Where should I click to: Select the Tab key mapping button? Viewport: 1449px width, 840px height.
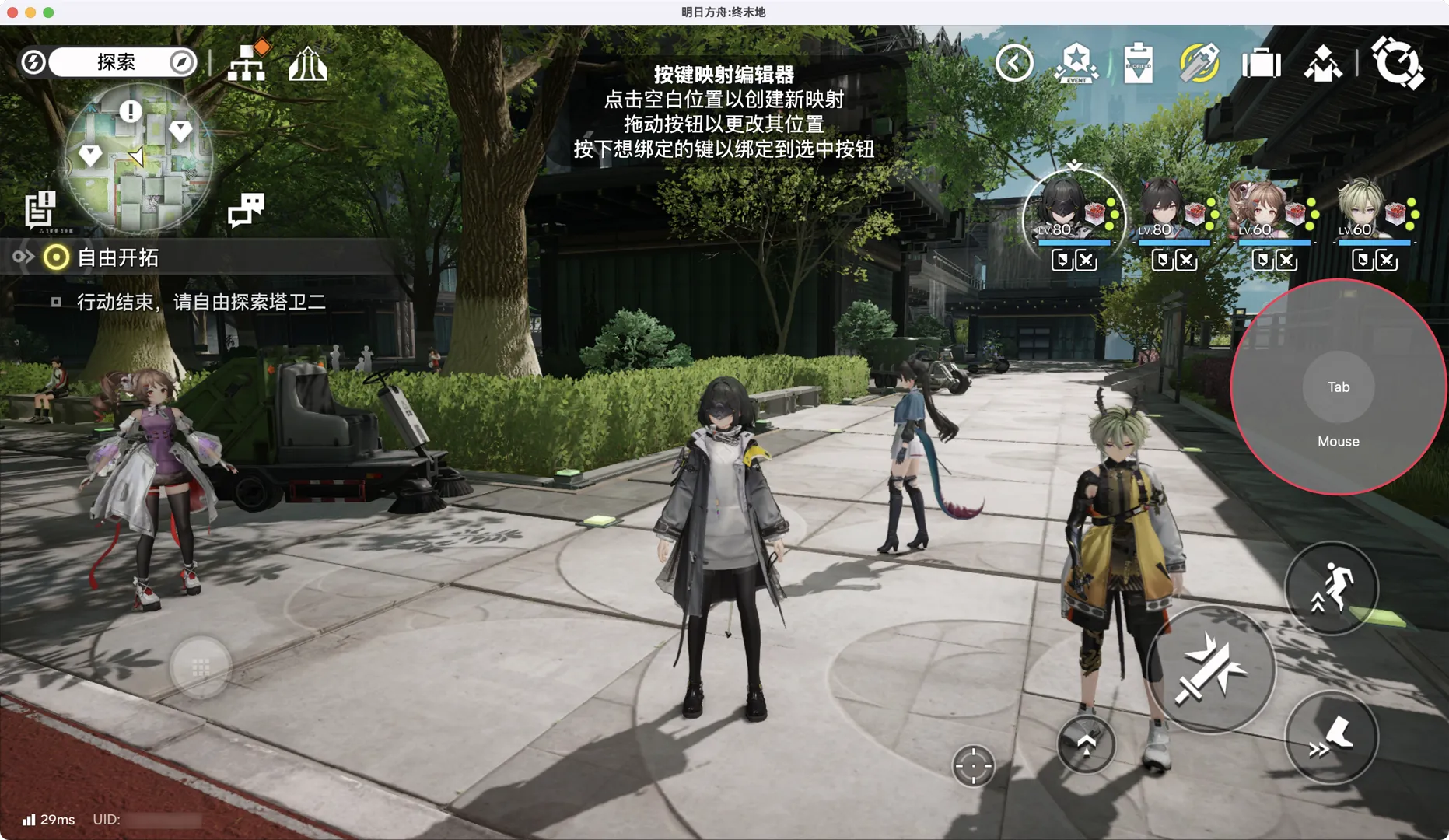[x=1338, y=387]
